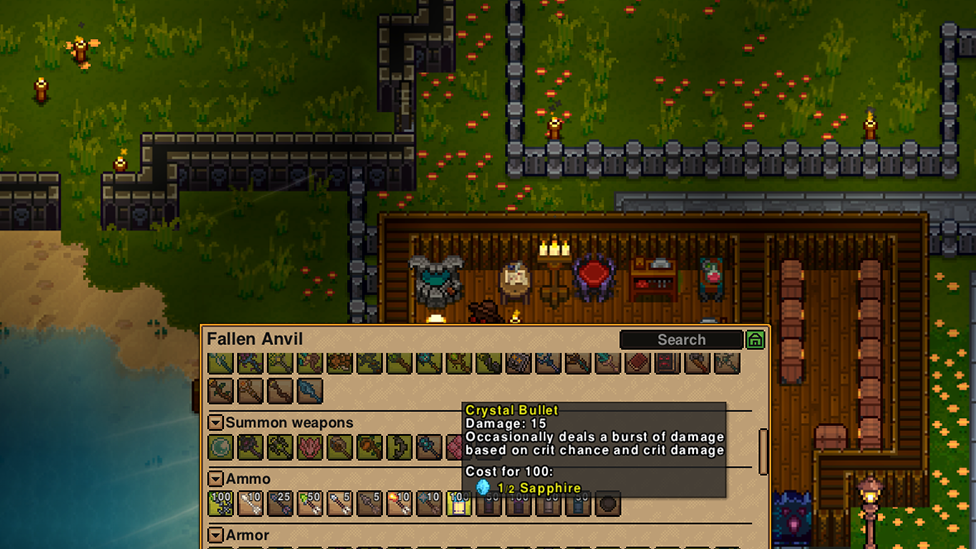Screen dimensions: 976x549
Task: Choose the pink flower summon weapon recipe
Action: tap(310, 447)
